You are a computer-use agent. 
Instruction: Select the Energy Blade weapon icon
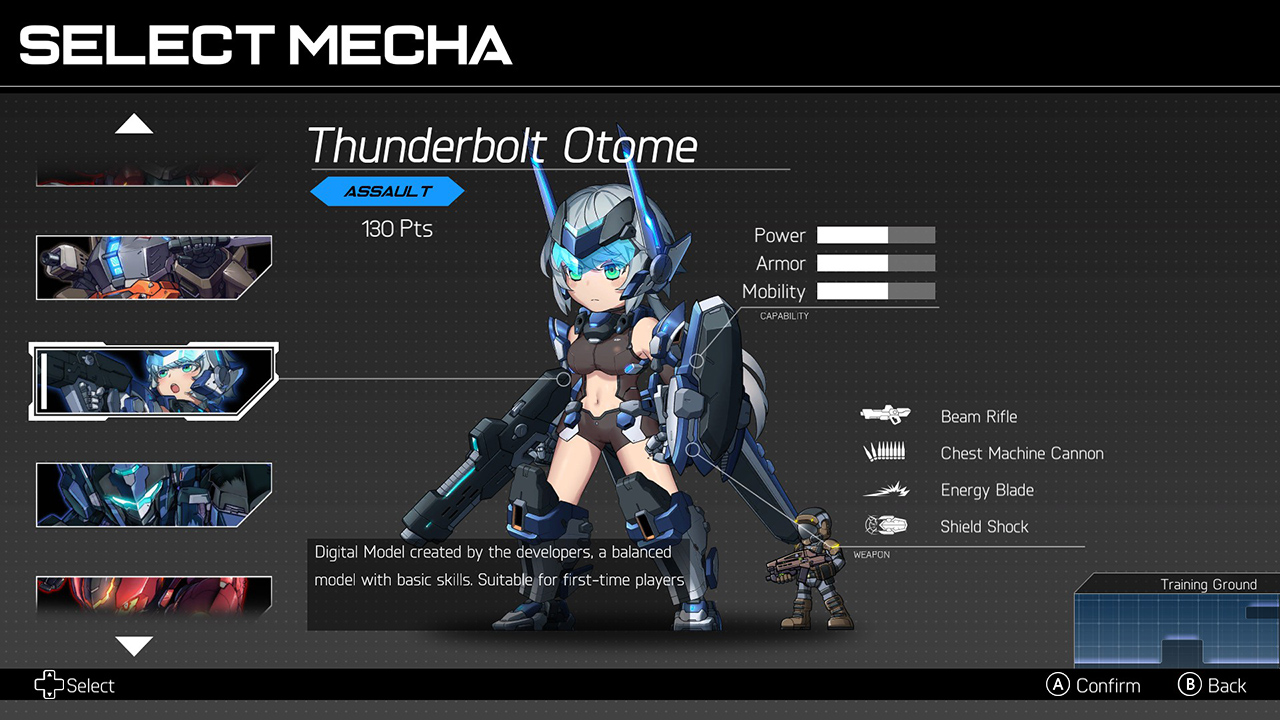tap(886, 488)
